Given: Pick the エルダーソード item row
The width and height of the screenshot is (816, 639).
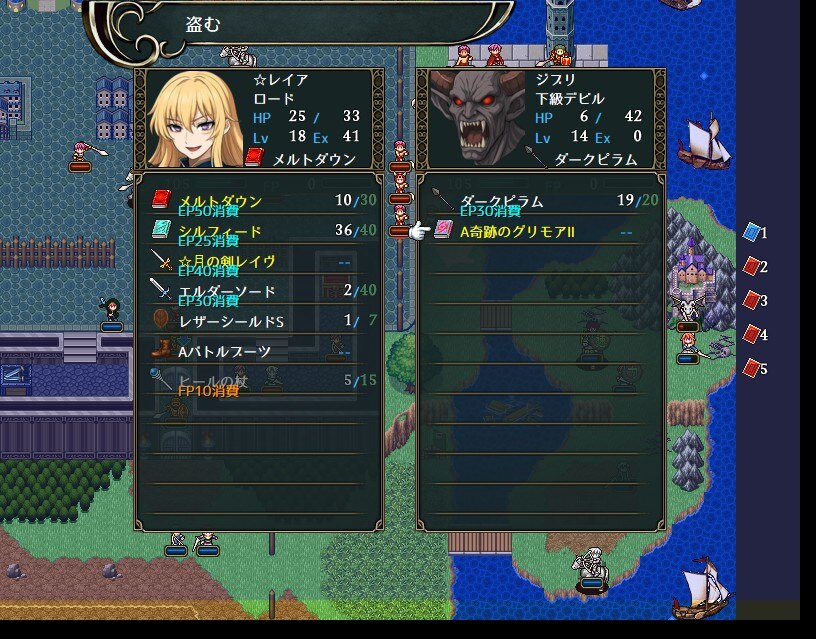Looking at the screenshot, I should [258, 291].
